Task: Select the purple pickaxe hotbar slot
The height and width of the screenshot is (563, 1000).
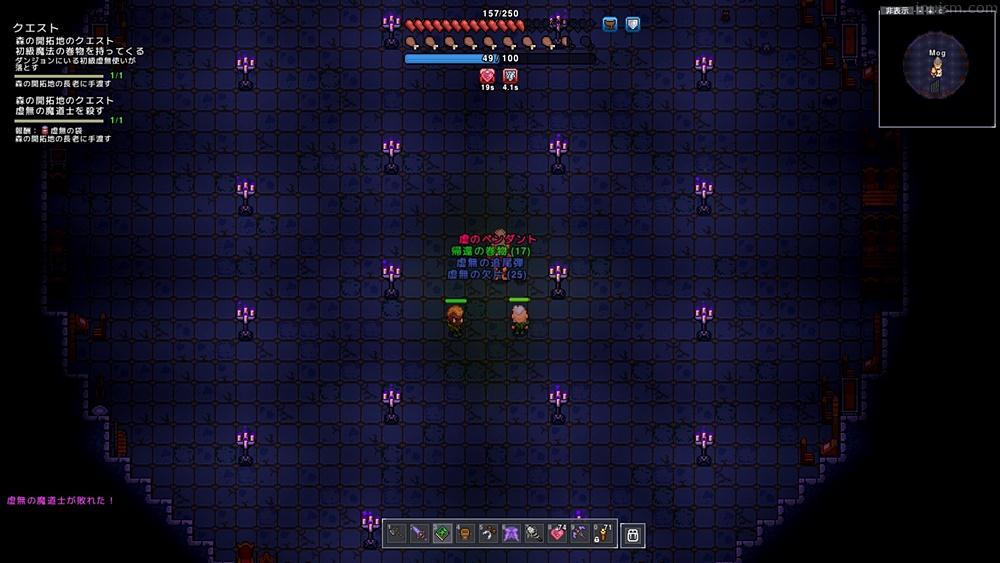Action: click(x=580, y=534)
